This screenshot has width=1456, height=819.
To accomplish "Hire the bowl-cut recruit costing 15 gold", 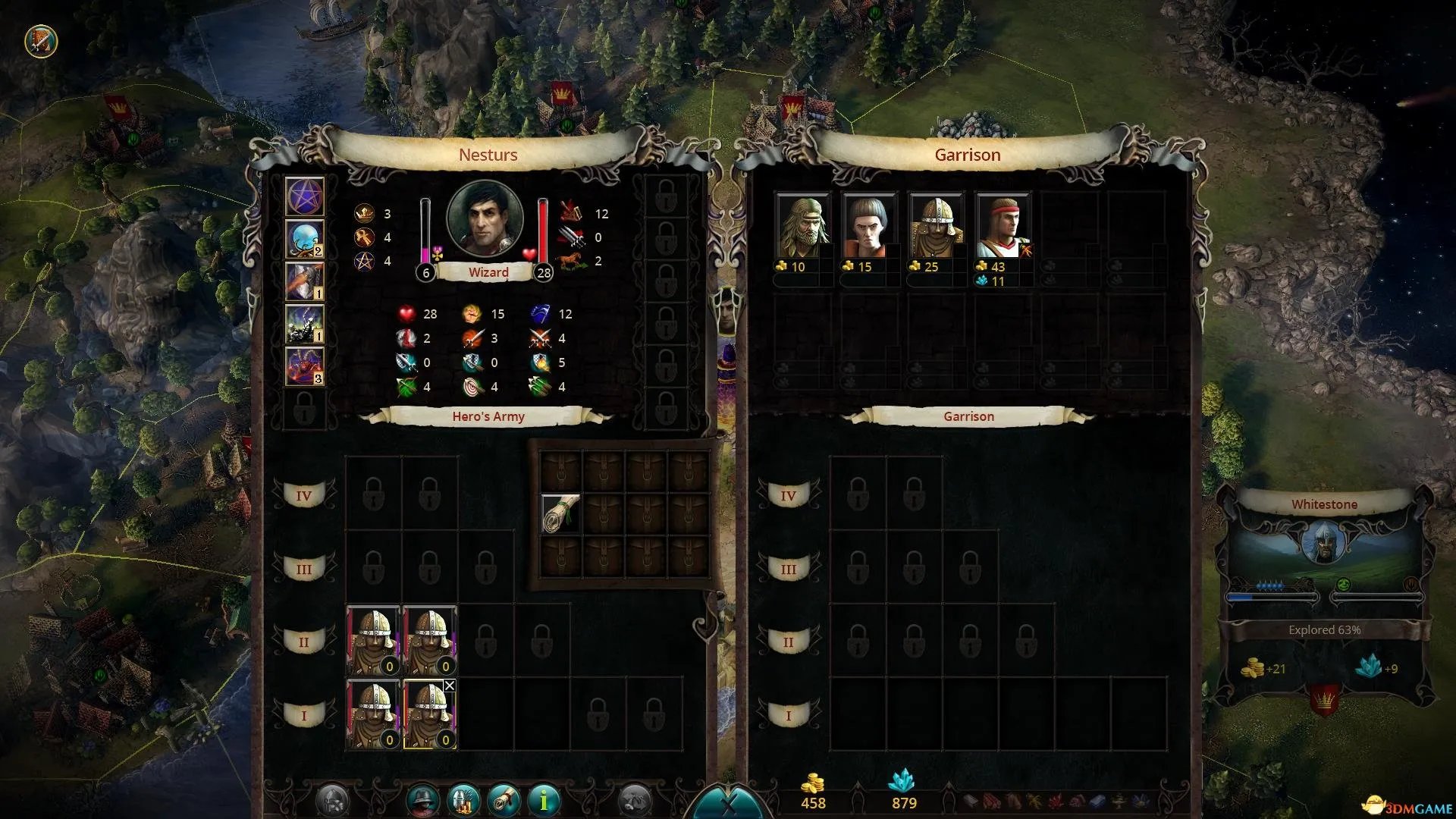I will [869, 227].
